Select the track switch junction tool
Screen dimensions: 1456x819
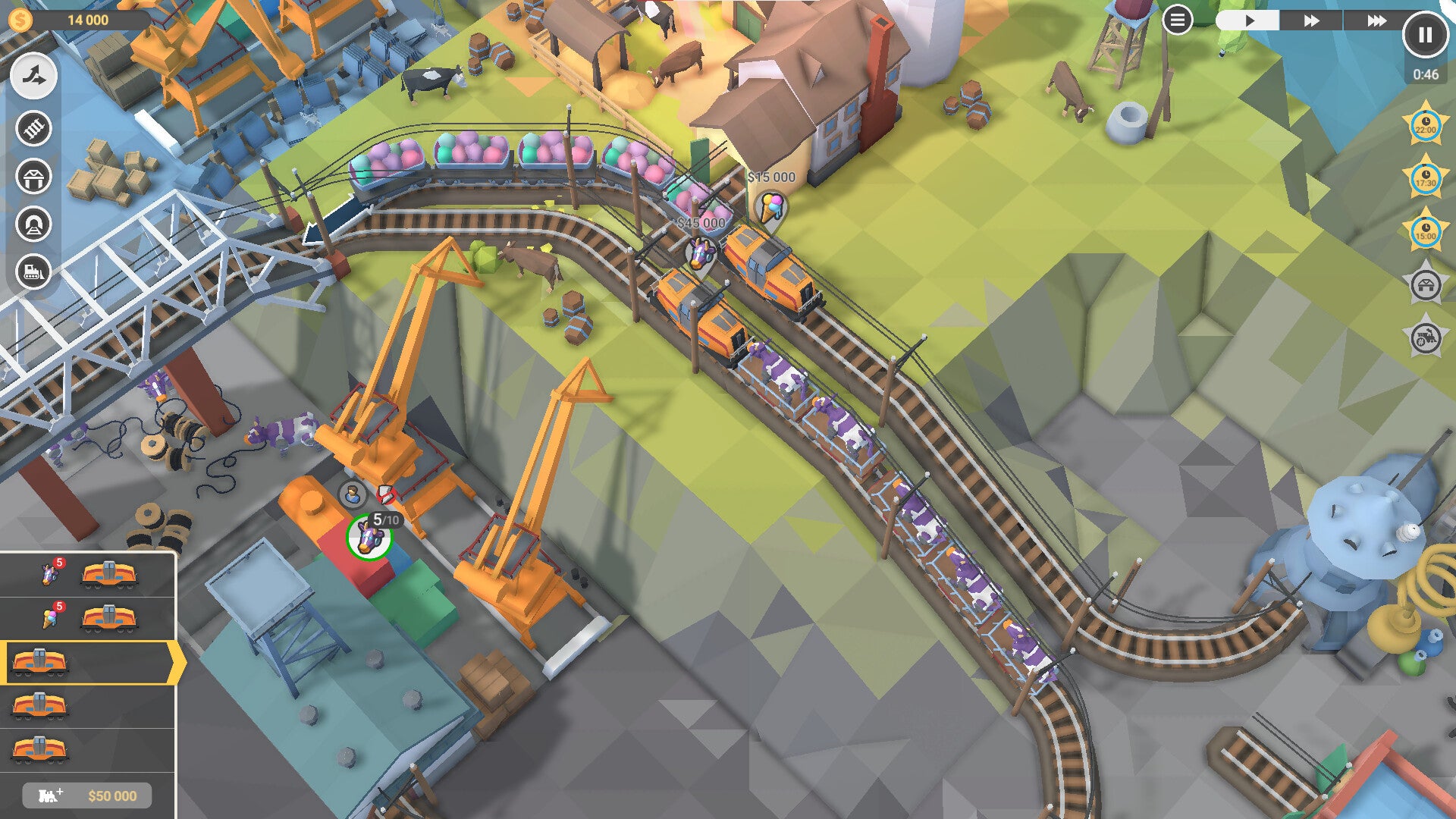pyautogui.click(x=33, y=76)
